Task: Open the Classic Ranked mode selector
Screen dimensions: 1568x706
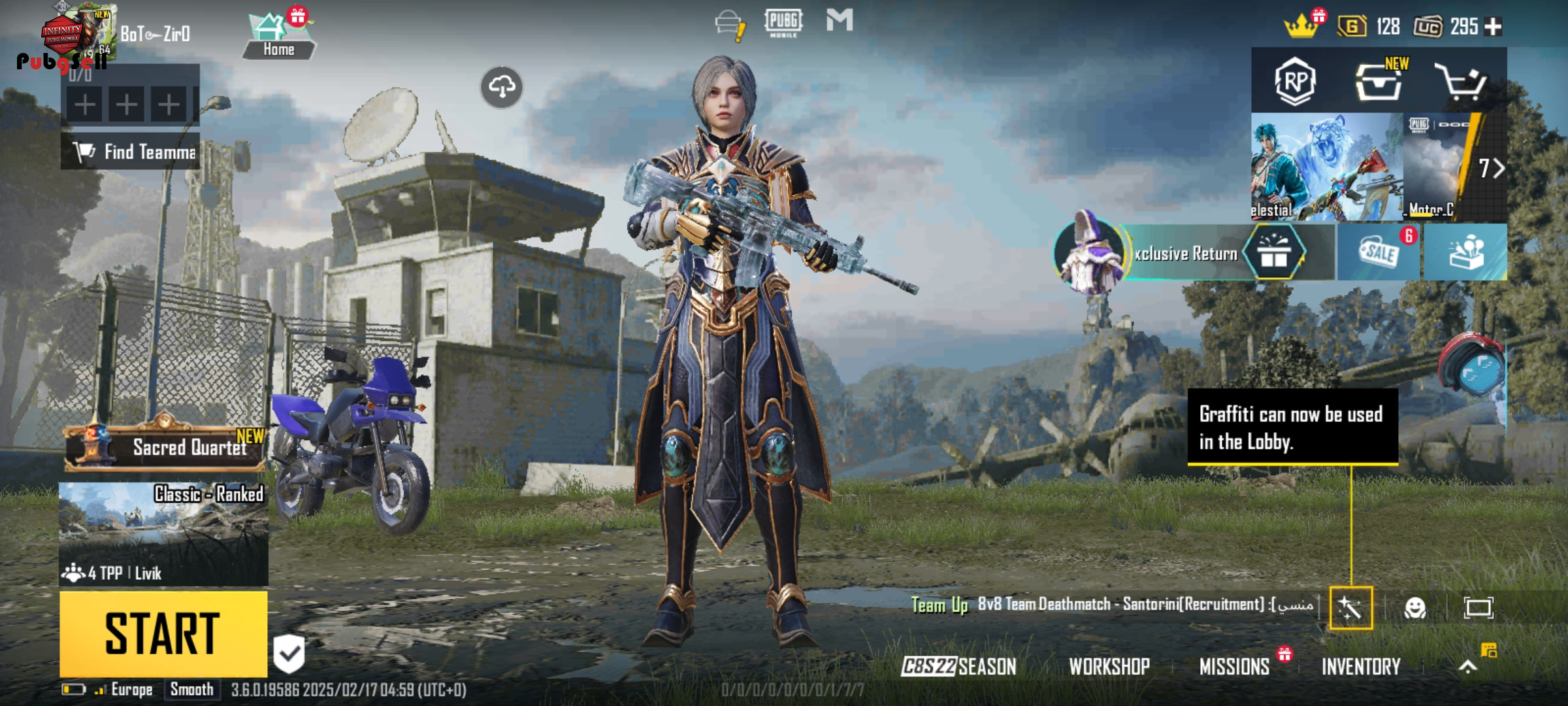Action: tap(163, 533)
